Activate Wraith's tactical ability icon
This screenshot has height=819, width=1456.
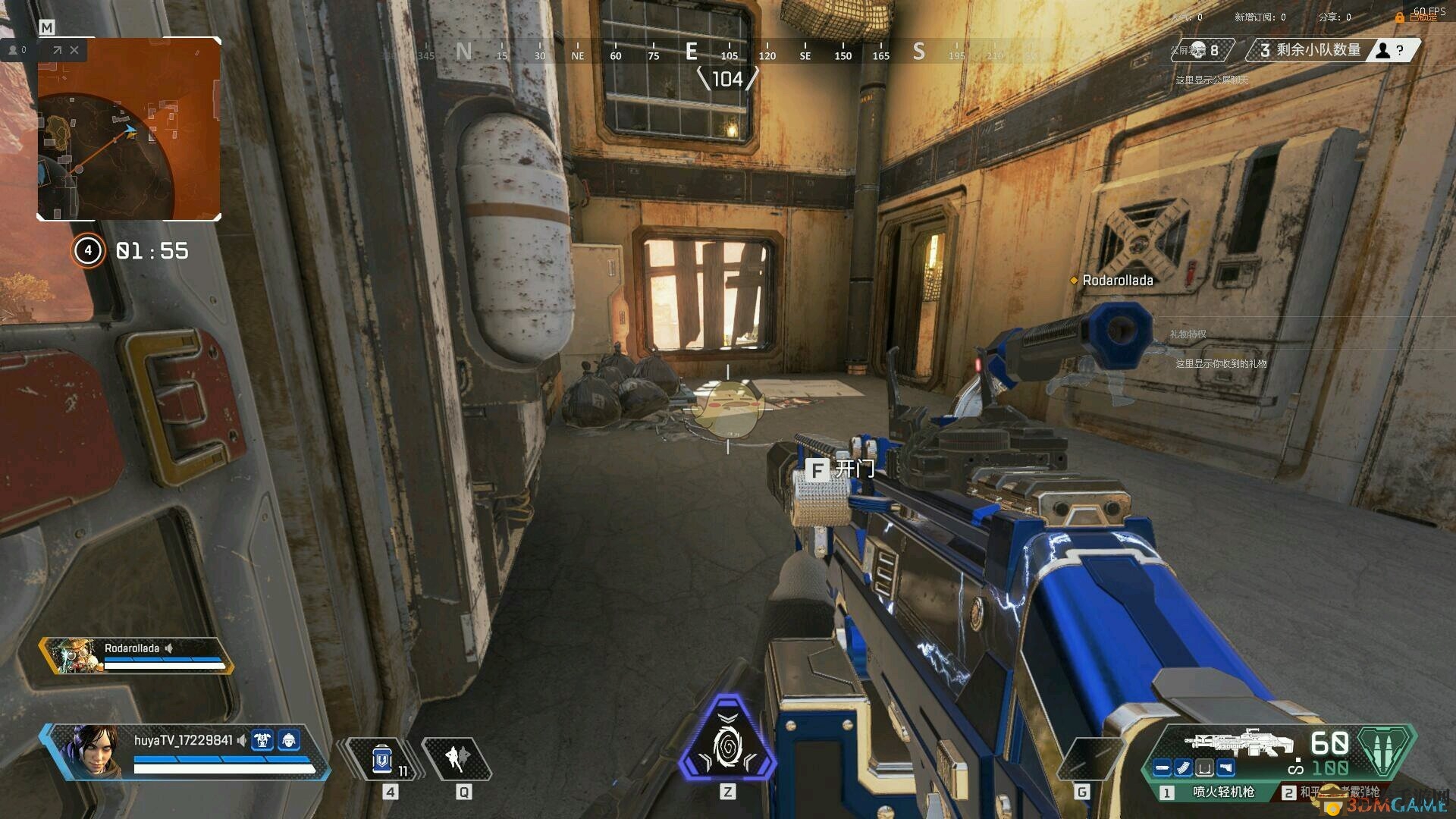pos(457,758)
